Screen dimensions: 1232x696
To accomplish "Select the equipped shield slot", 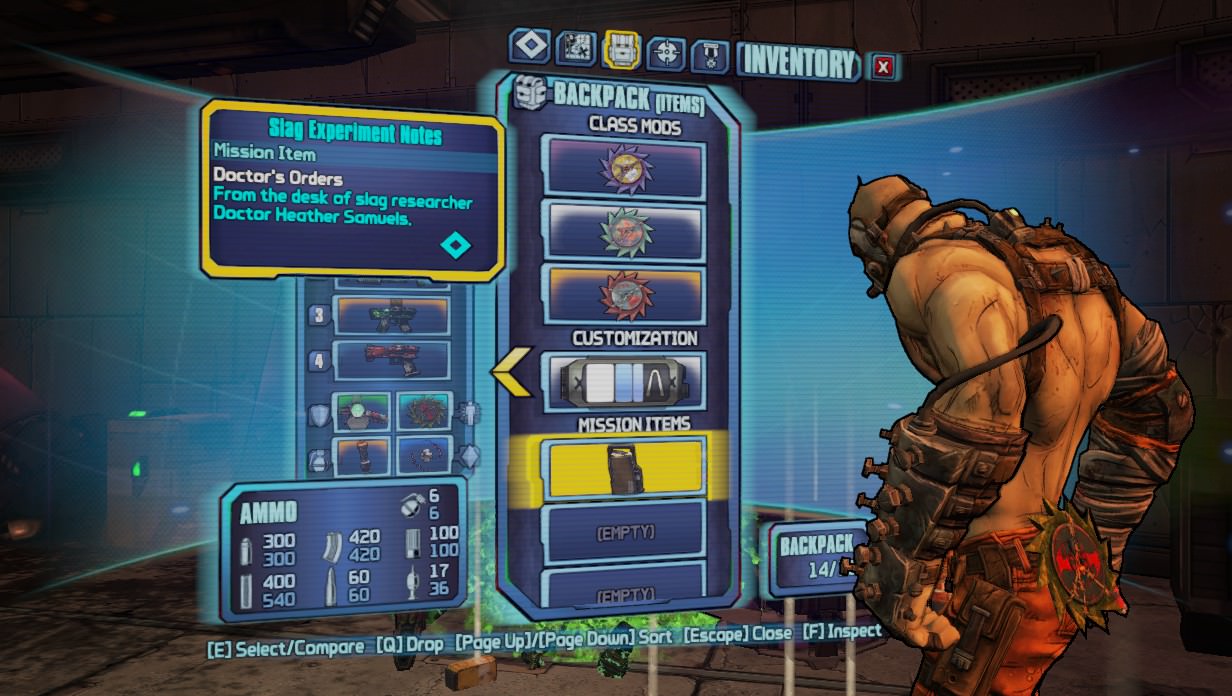I will coord(362,410).
